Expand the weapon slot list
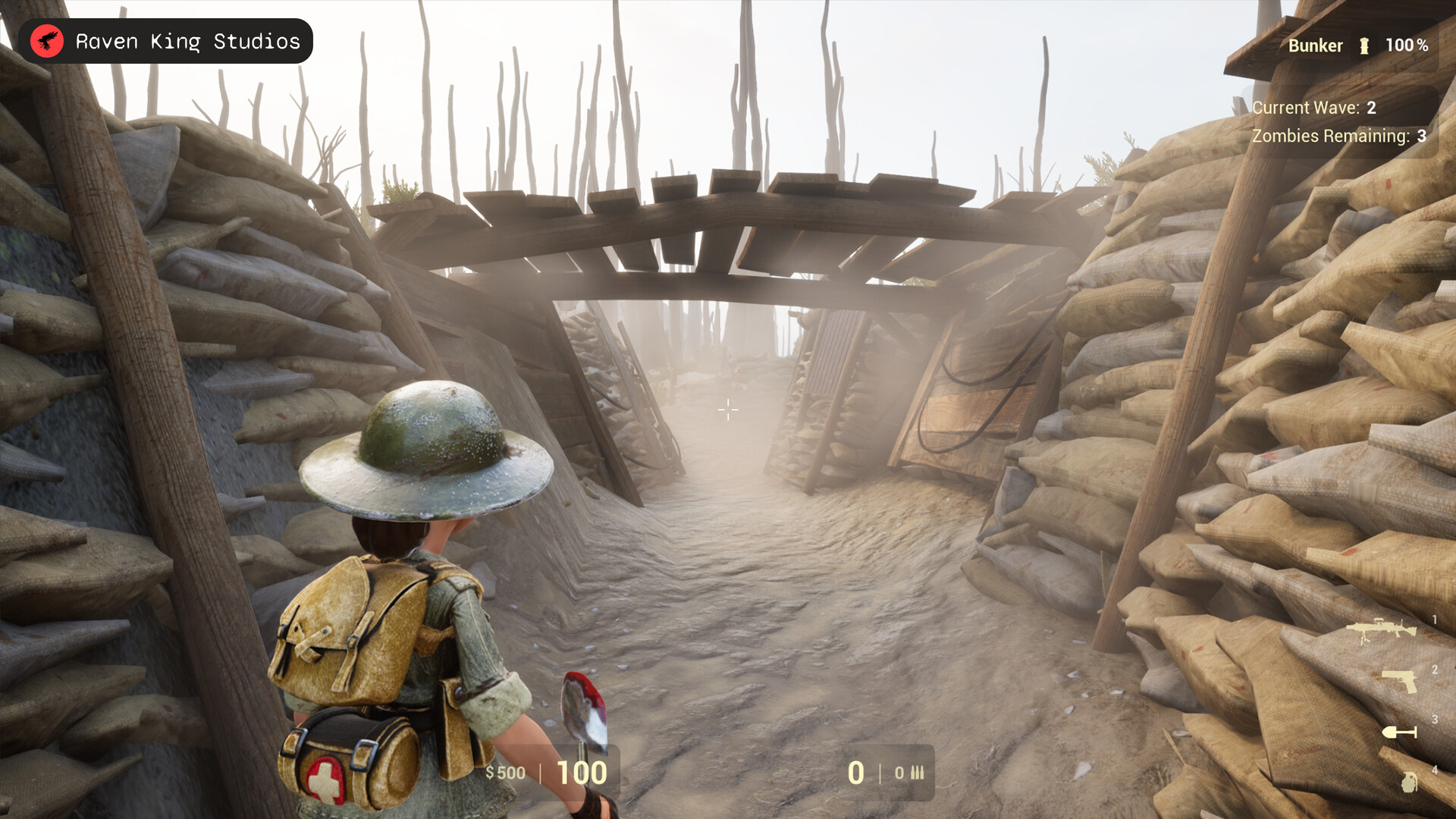 (1404, 704)
